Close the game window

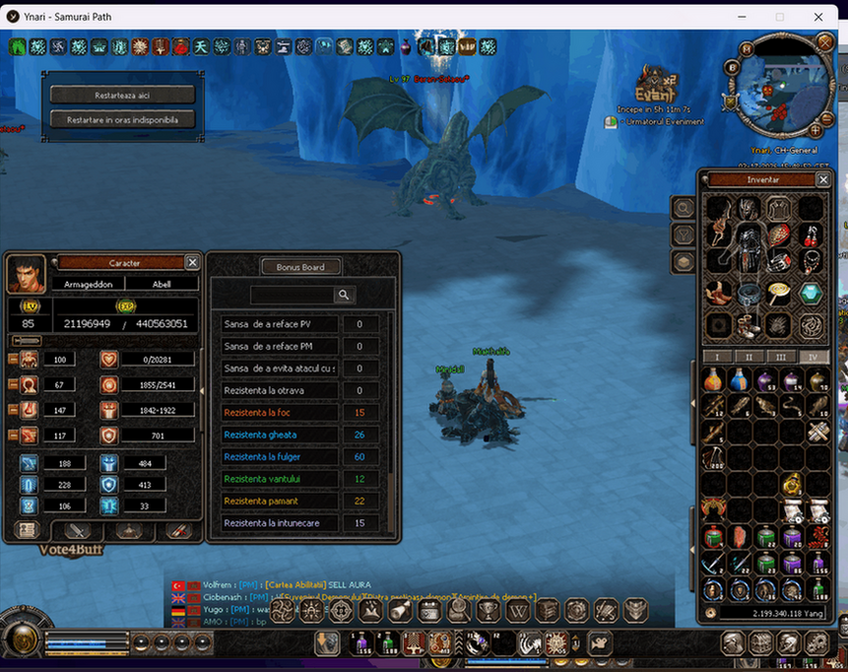click(819, 16)
